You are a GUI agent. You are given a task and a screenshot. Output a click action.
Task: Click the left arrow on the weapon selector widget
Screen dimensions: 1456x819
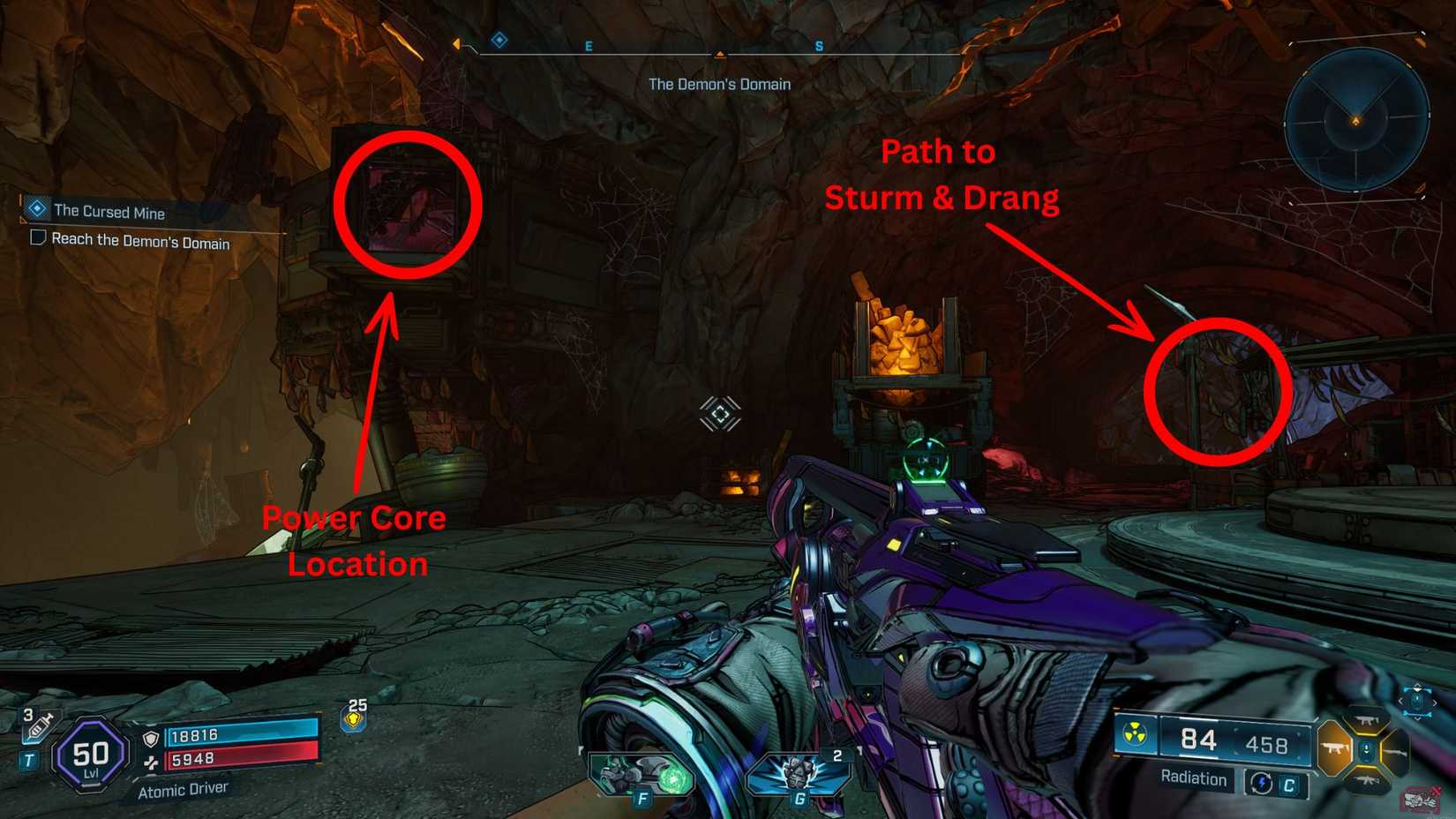click(x=1402, y=701)
